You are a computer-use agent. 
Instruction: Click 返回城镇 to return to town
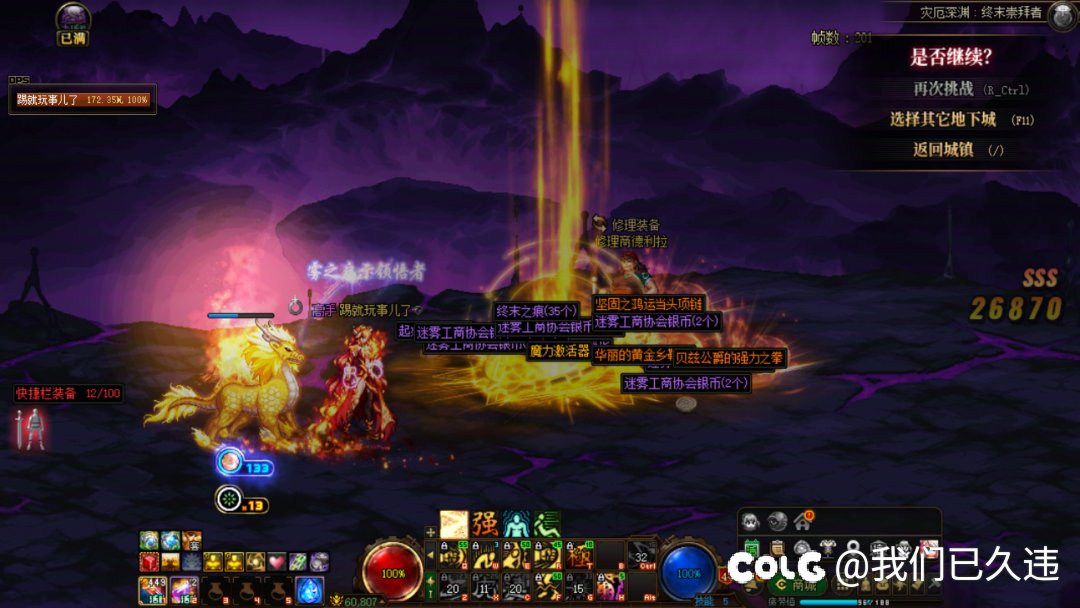tap(943, 150)
